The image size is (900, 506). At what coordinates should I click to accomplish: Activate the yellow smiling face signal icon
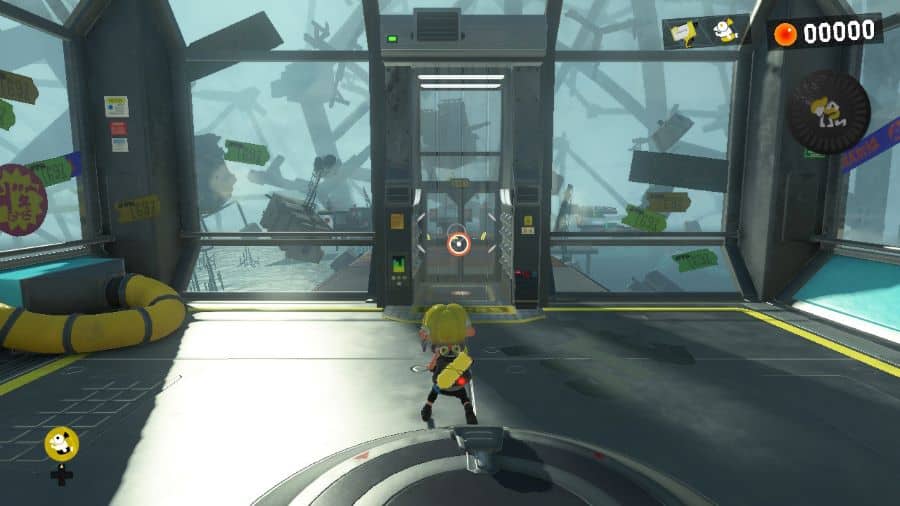click(x=61, y=444)
